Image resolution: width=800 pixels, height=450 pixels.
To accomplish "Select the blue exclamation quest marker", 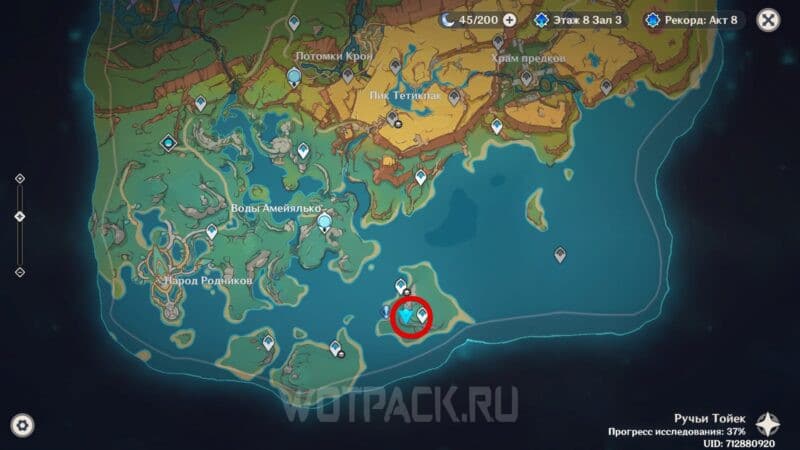I will [385, 312].
